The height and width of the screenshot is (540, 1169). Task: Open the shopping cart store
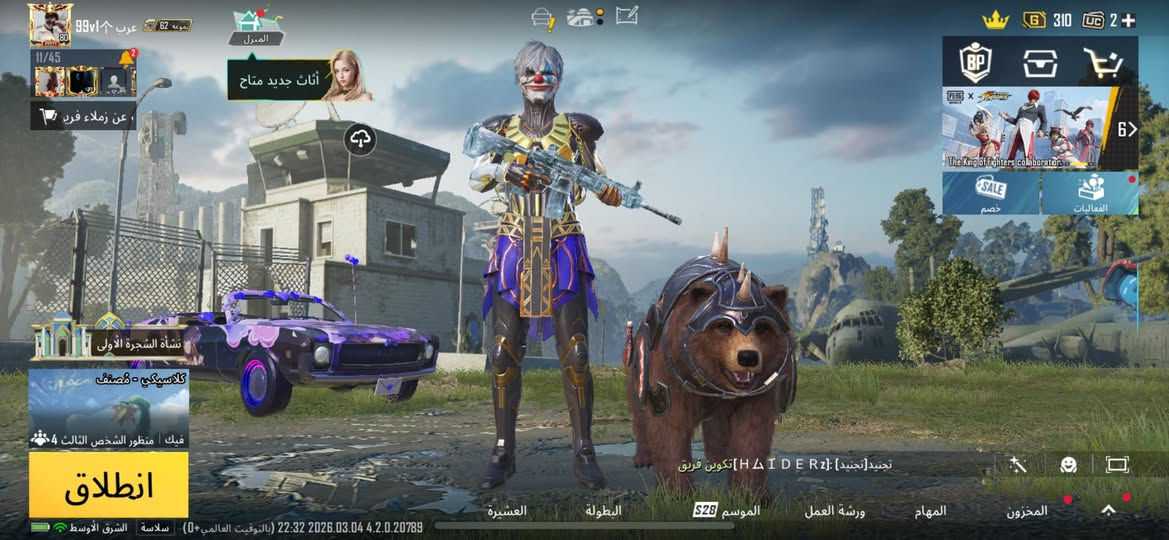[x=1103, y=63]
